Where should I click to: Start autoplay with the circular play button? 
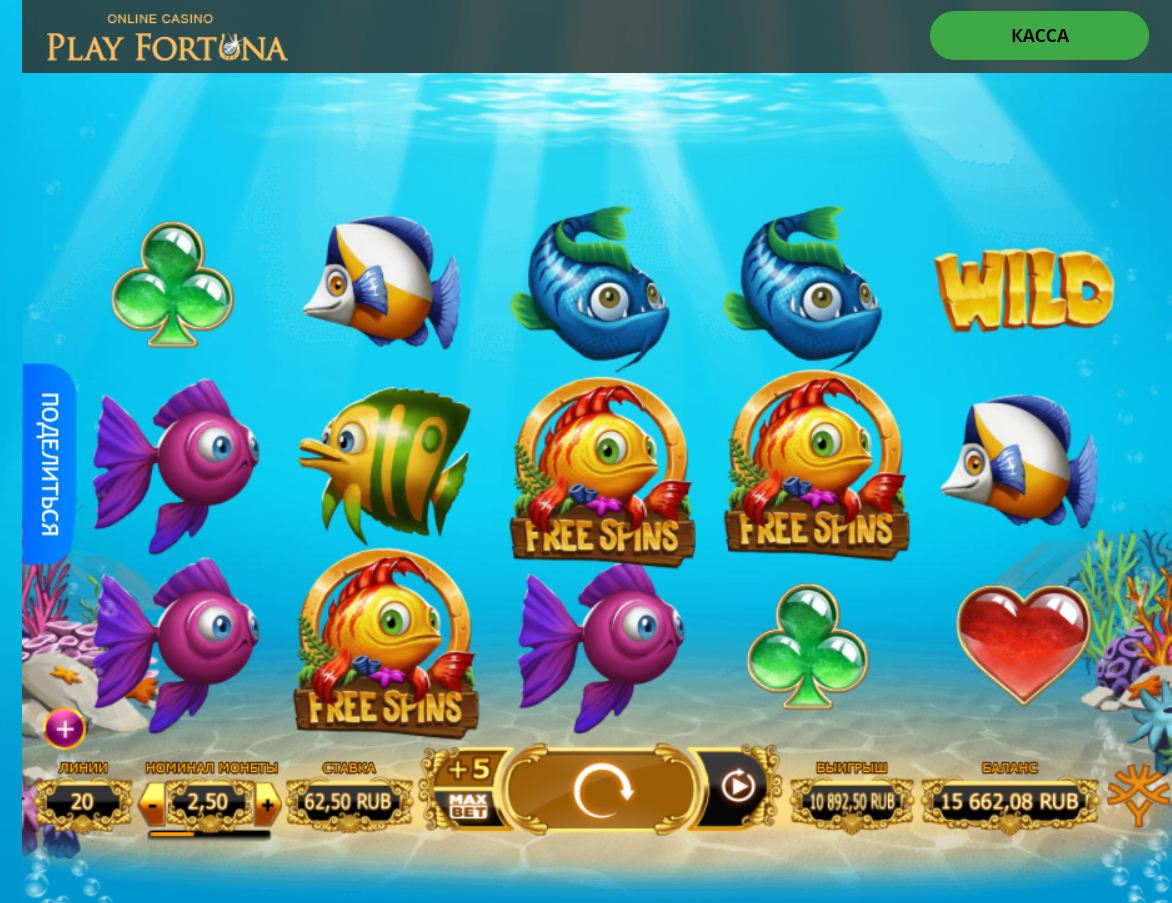(738, 787)
